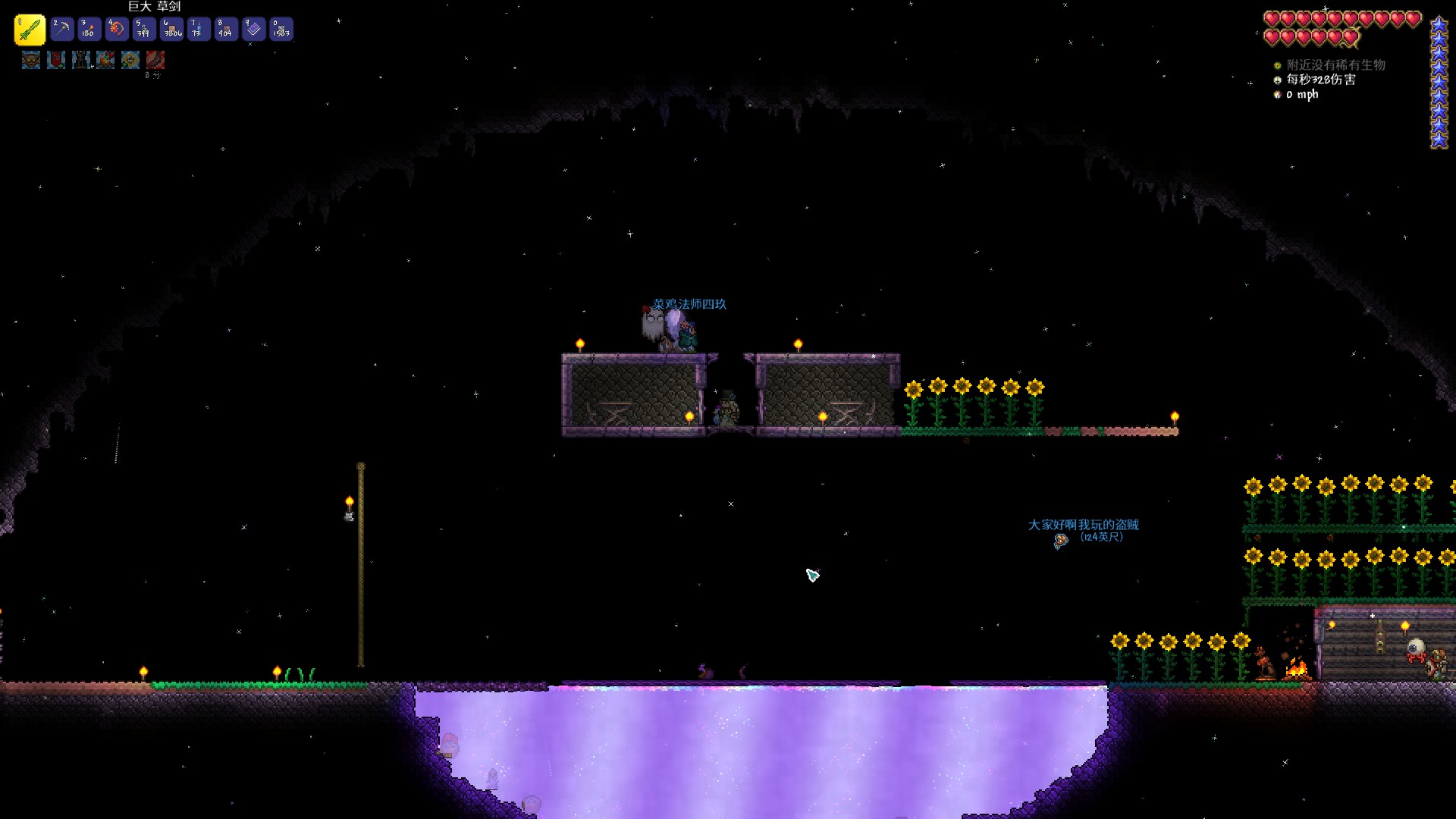Click the red debuff icon with timer
The width and height of the screenshot is (1456, 819).
pyautogui.click(x=155, y=59)
